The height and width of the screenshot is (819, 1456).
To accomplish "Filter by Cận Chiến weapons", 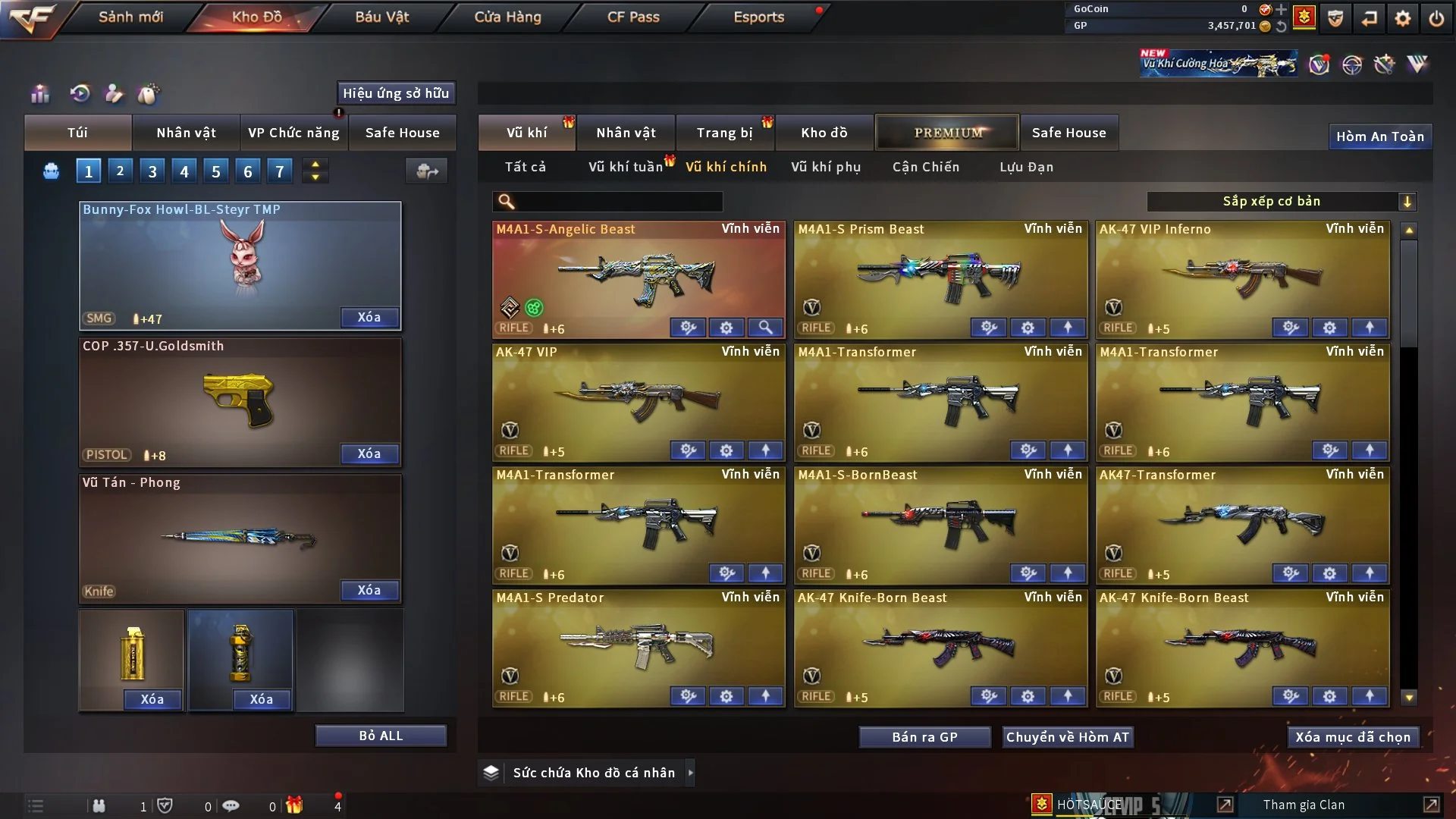I will tap(926, 167).
